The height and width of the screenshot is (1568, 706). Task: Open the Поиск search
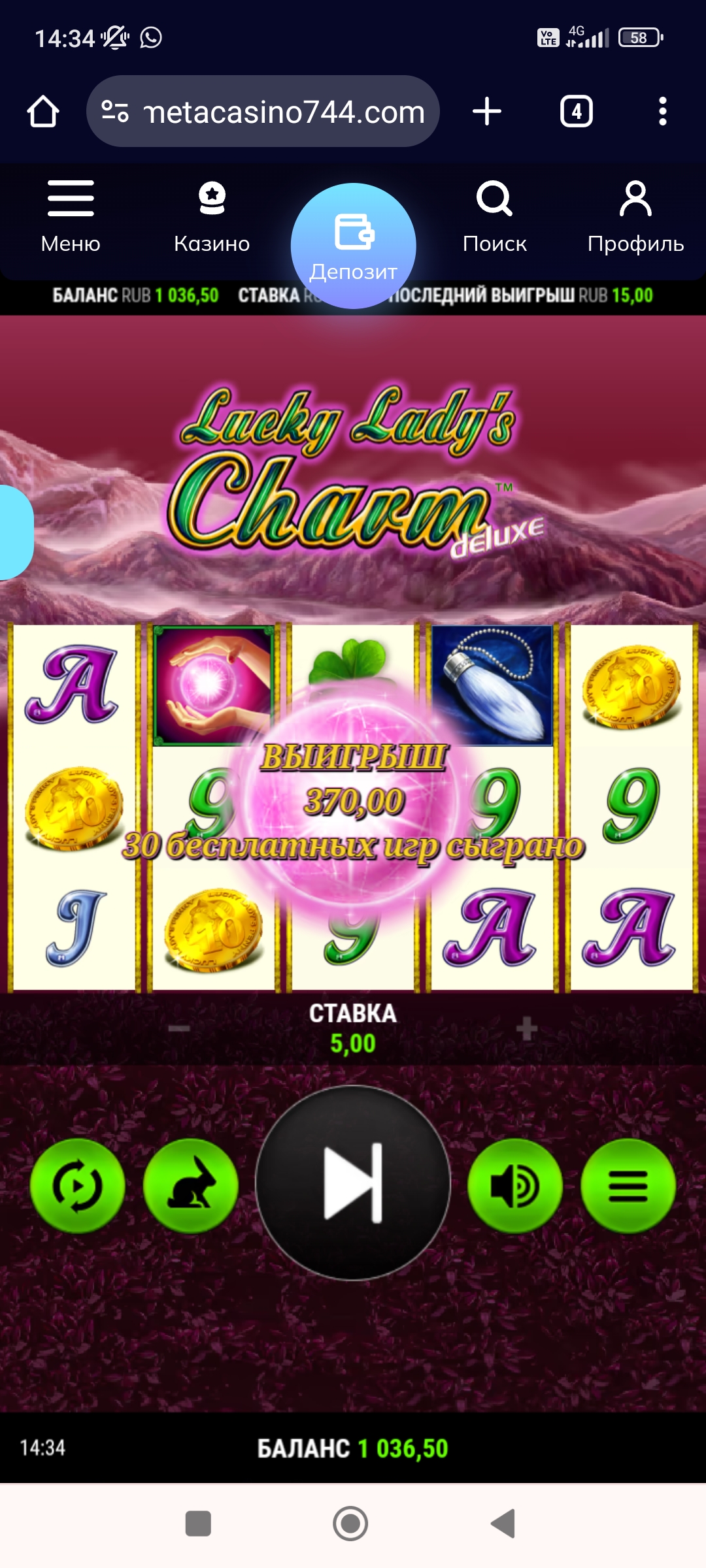[x=494, y=217]
